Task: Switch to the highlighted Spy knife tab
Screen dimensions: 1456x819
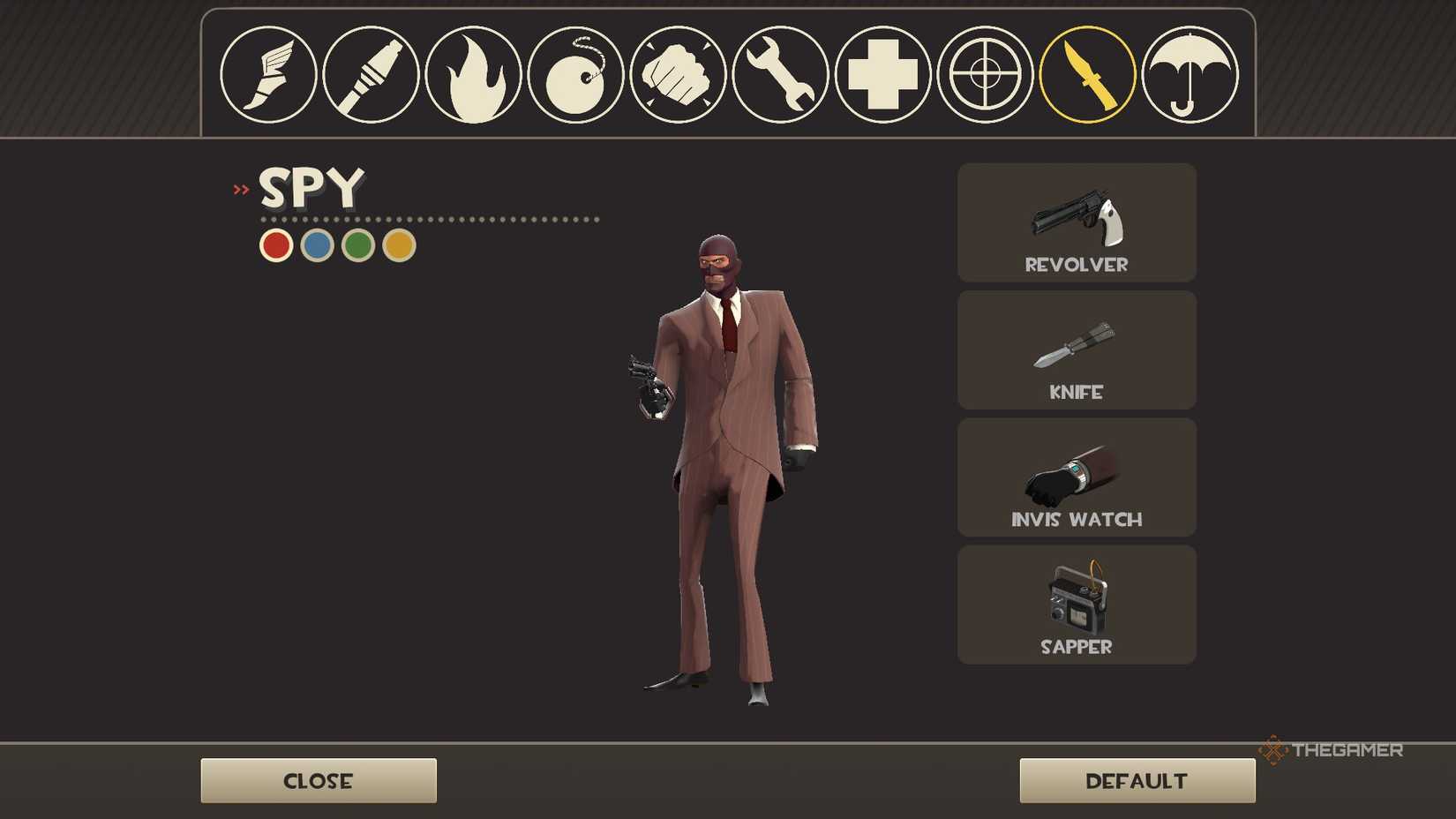Action: [x=1087, y=76]
